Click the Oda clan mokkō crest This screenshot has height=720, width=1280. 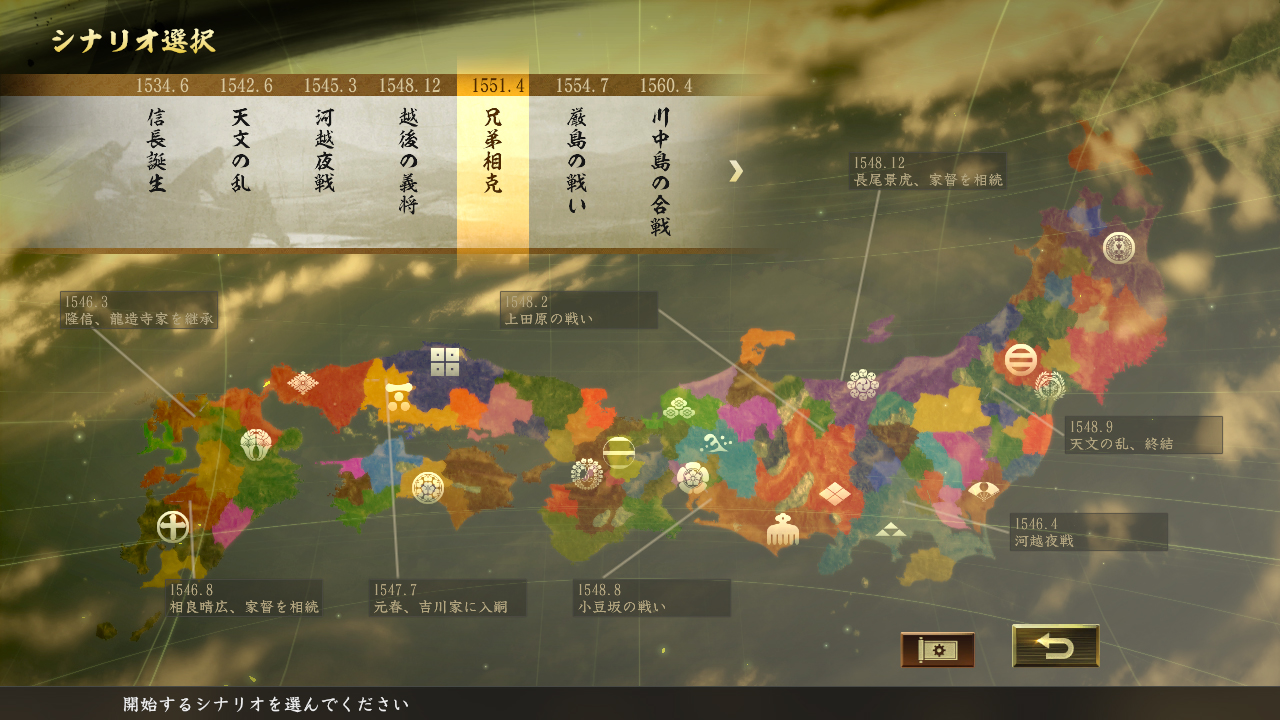click(693, 478)
